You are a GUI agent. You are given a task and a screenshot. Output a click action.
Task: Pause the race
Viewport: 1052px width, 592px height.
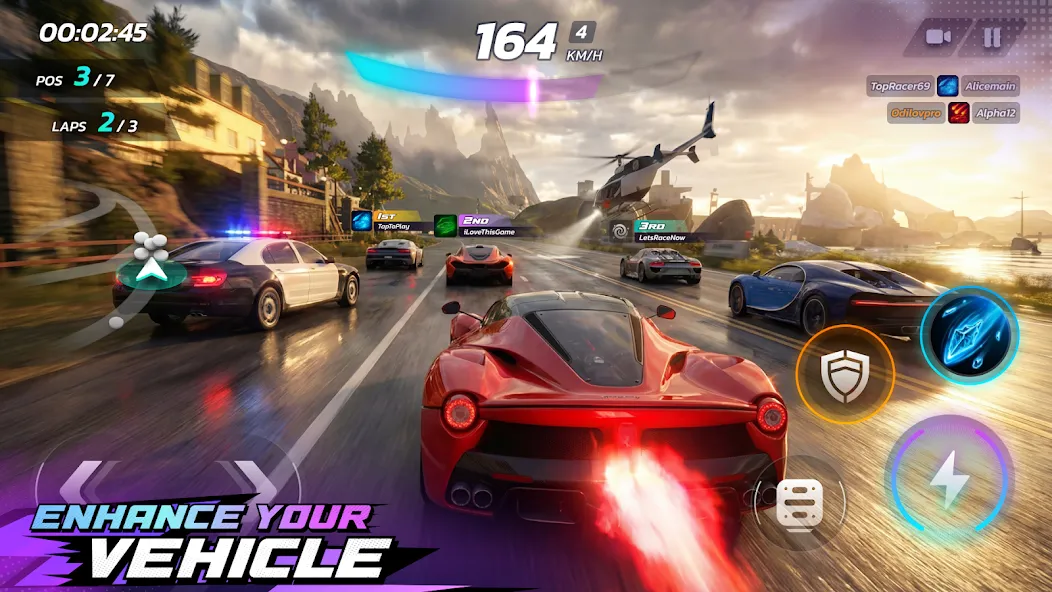point(991,38)
